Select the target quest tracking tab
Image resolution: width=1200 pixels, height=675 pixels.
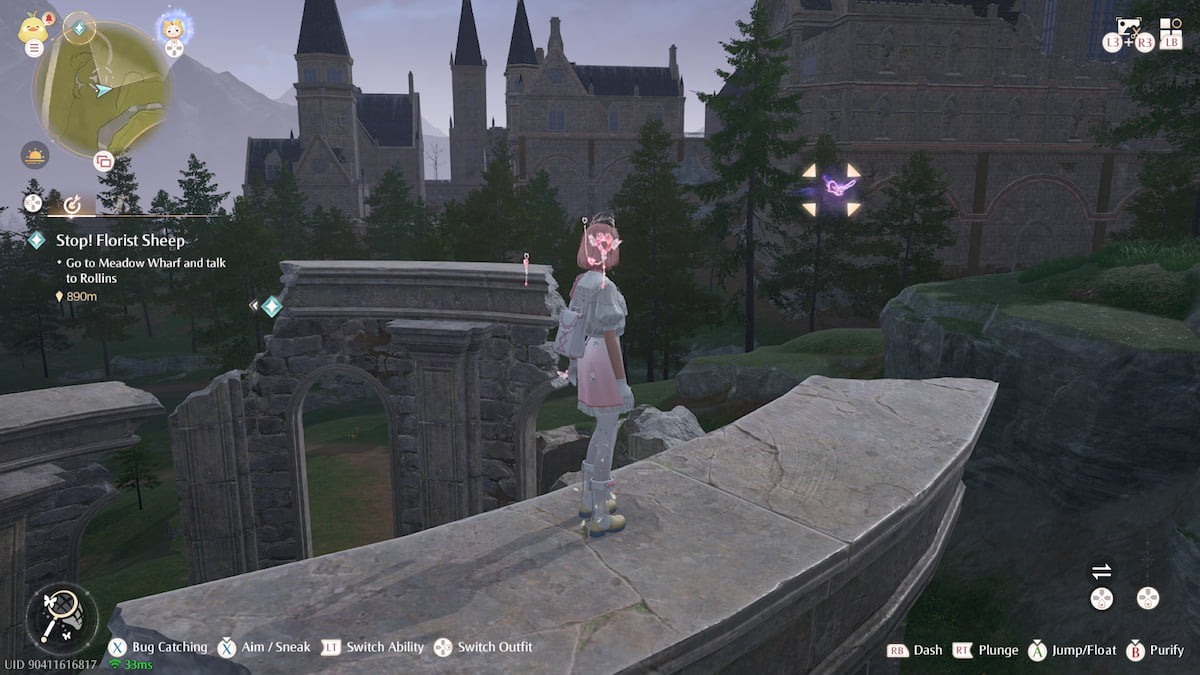pyautogui.click(x=71, y=205)
